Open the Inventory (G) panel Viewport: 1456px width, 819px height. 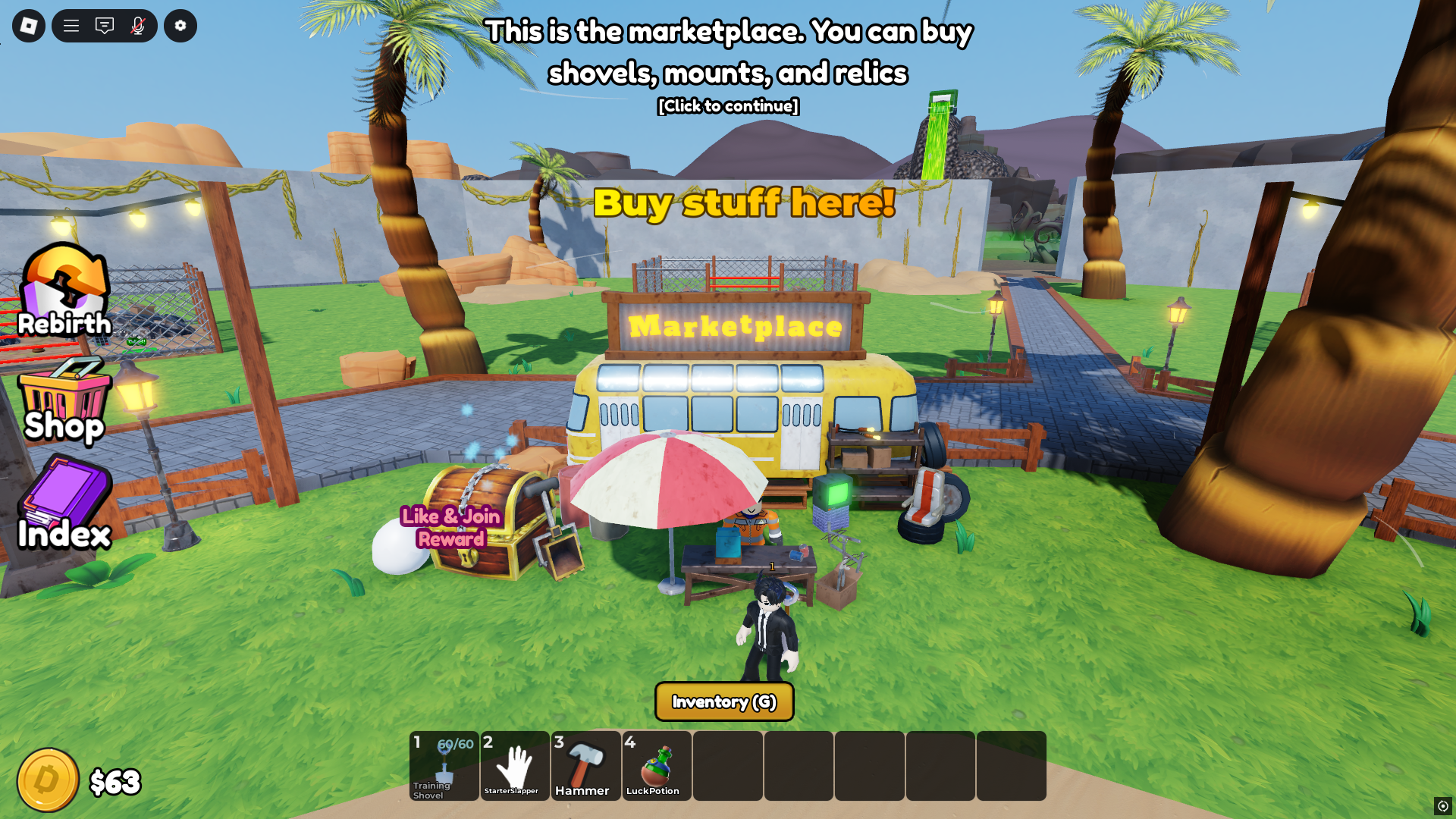coord(723,702)
